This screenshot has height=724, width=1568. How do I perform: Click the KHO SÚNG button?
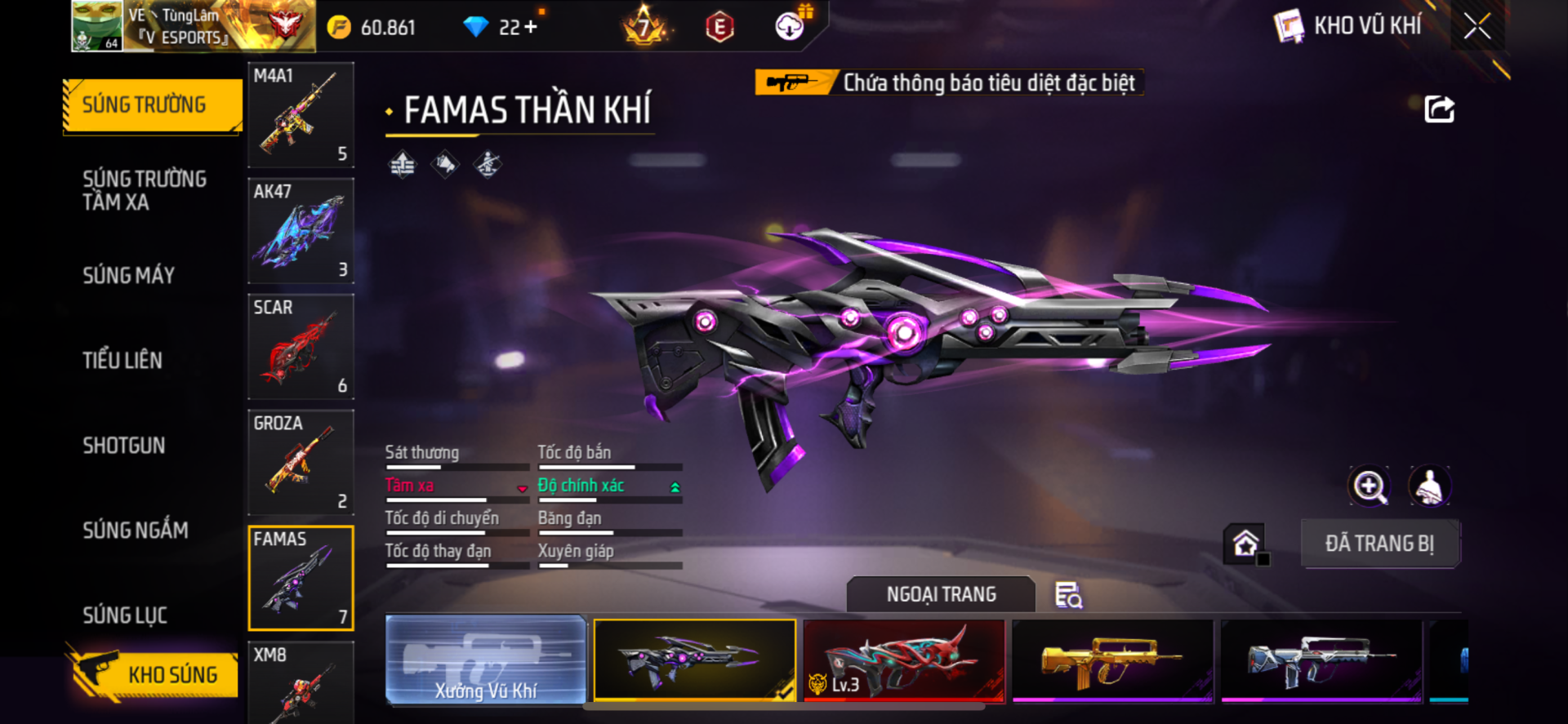click(154, 674)
